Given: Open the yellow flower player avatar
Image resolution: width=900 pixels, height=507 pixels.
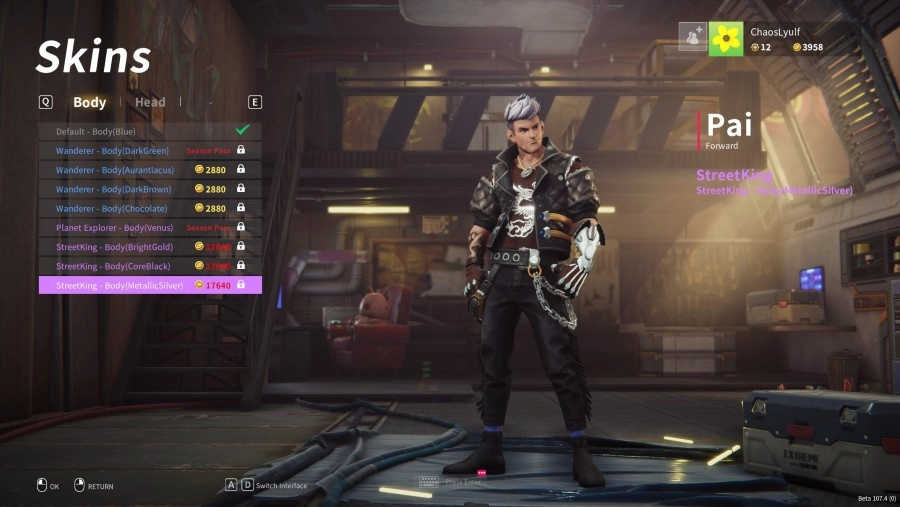Looking at the screenshot, I should click(x=725, y=39).
